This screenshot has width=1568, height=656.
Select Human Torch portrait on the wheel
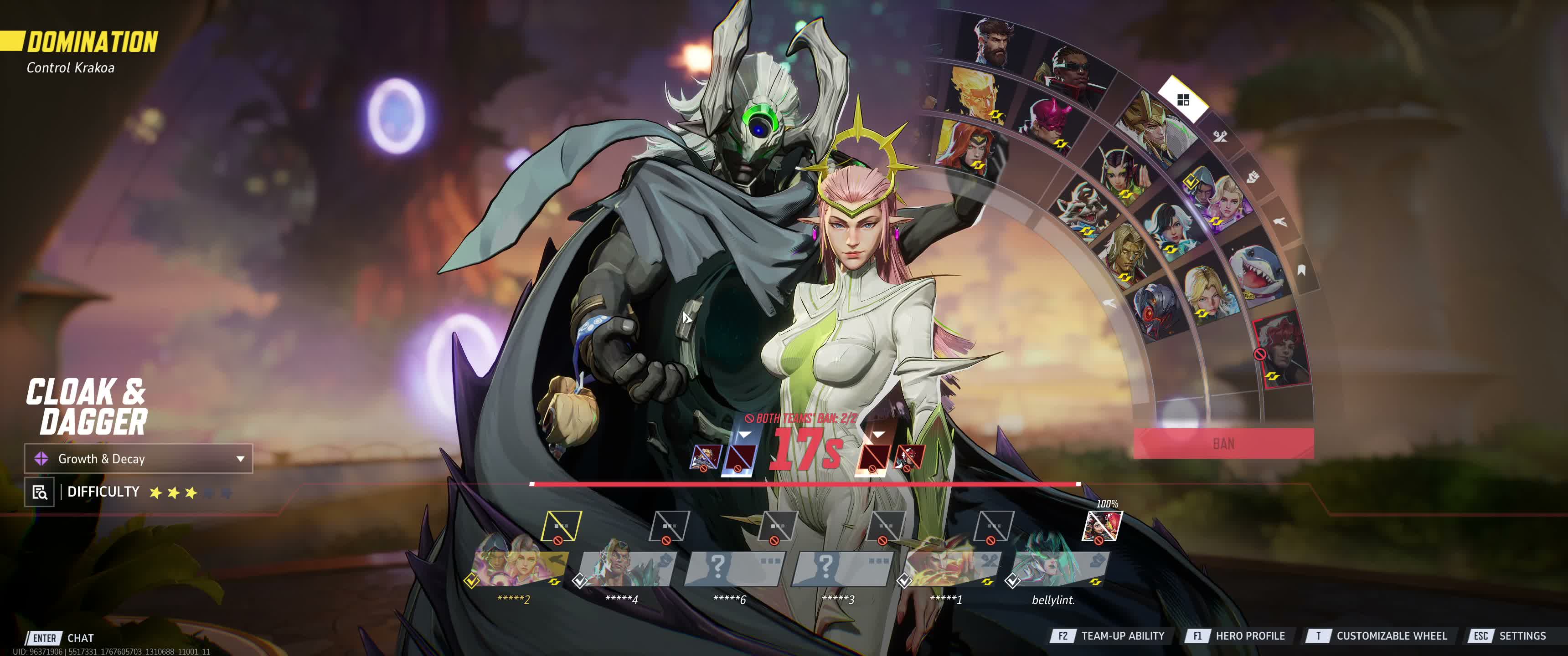[975, 96]
